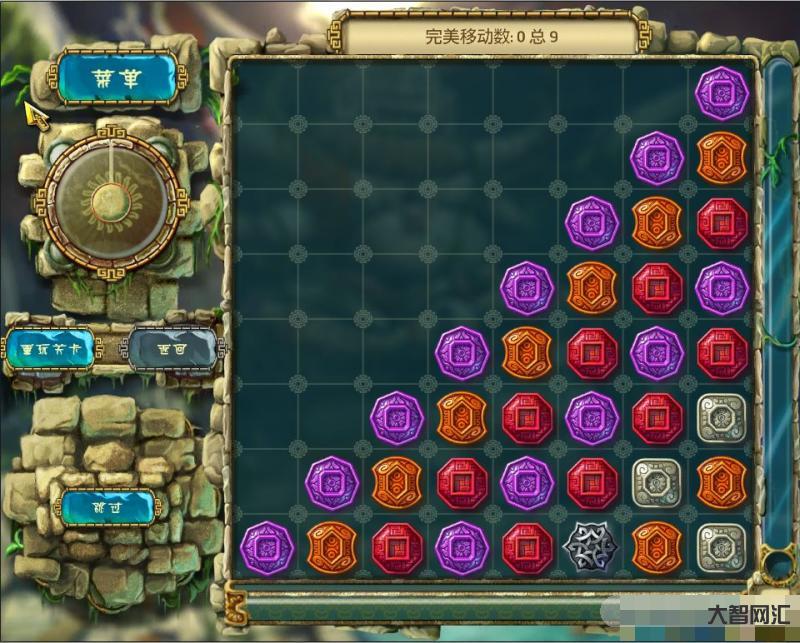The image size is (800, 643).
Task: Click the 跳过 skip button
Action: point(108,506)
